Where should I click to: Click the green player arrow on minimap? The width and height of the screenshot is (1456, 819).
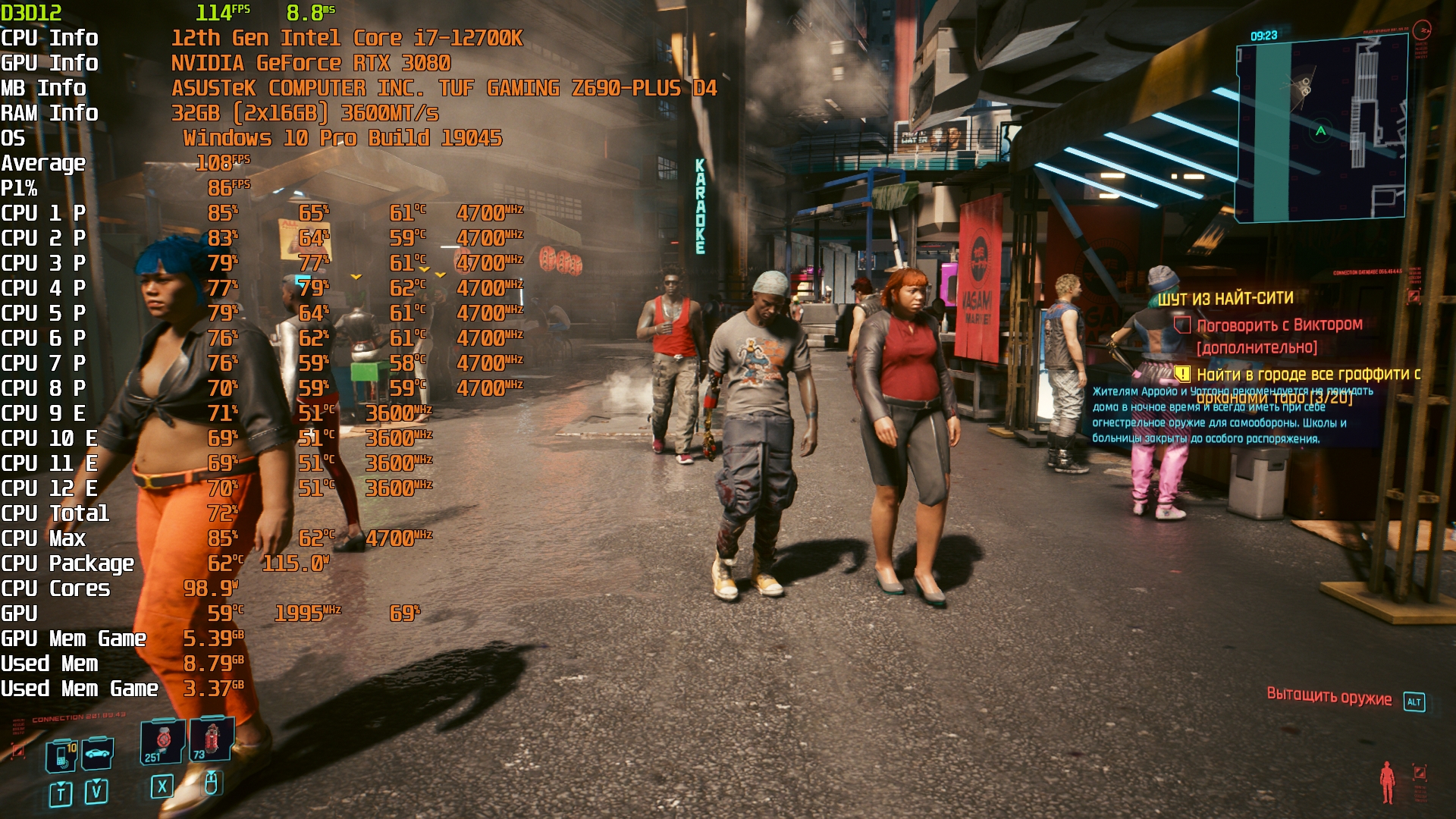[1320, 131]
